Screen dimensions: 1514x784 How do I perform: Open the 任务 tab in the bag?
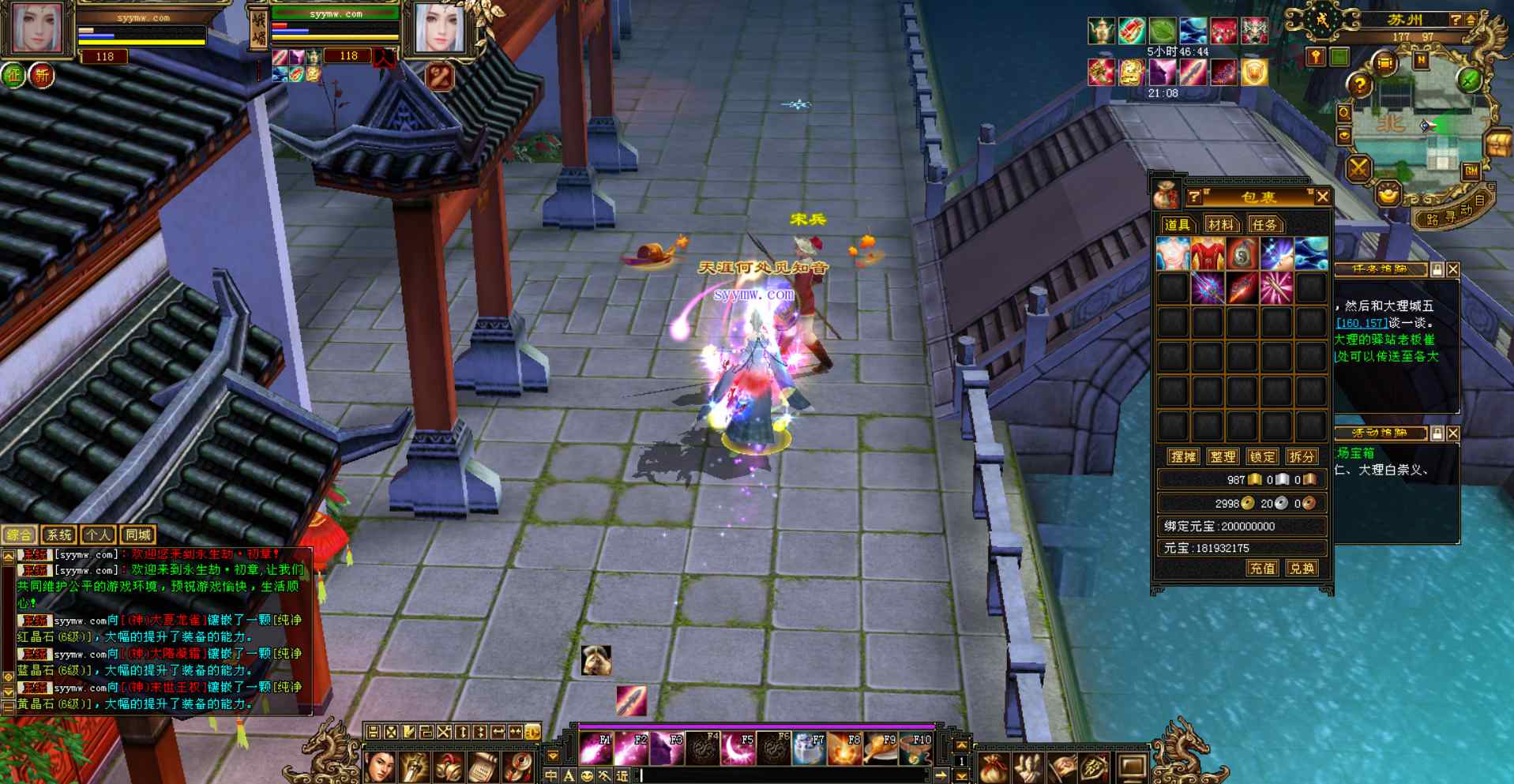pyautogui.click(x=1264, y=225)
